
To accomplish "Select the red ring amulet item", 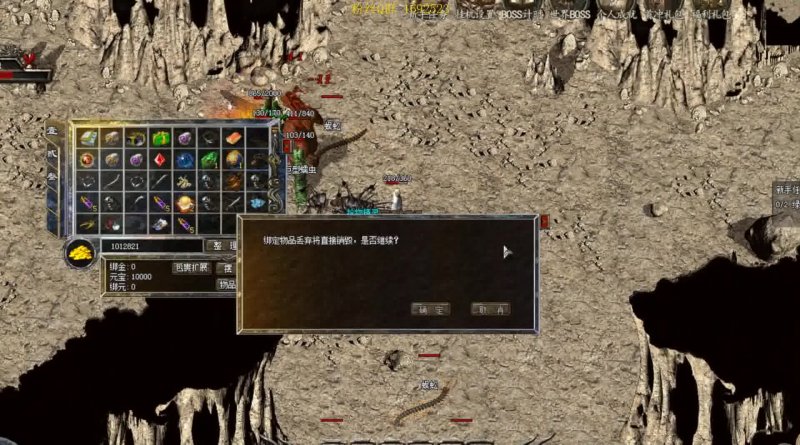I will point(88,160).
